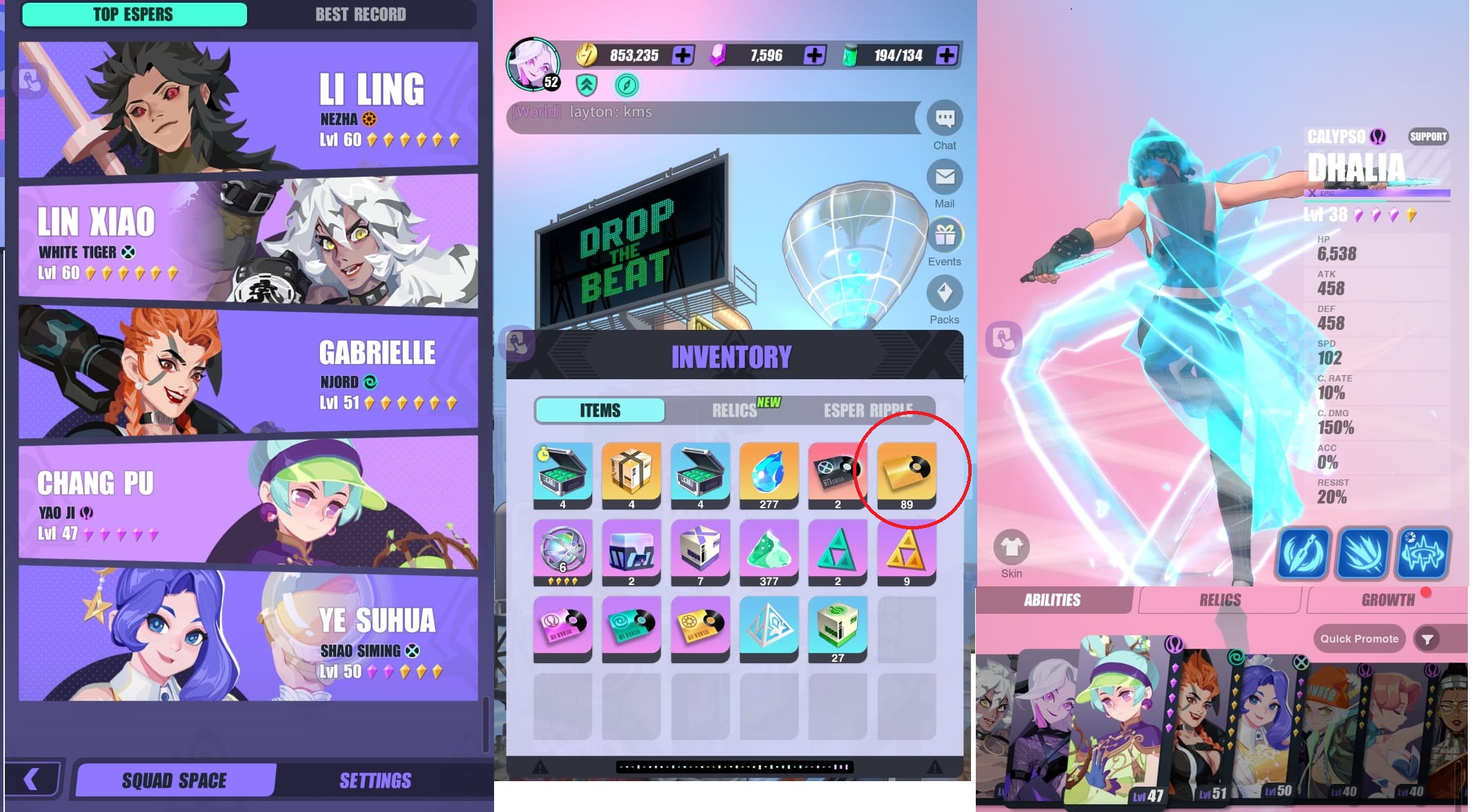Switch to the Best Record tab
Image resolution: width=1474 pixels, height=812 pixels.
pos(360,14)
